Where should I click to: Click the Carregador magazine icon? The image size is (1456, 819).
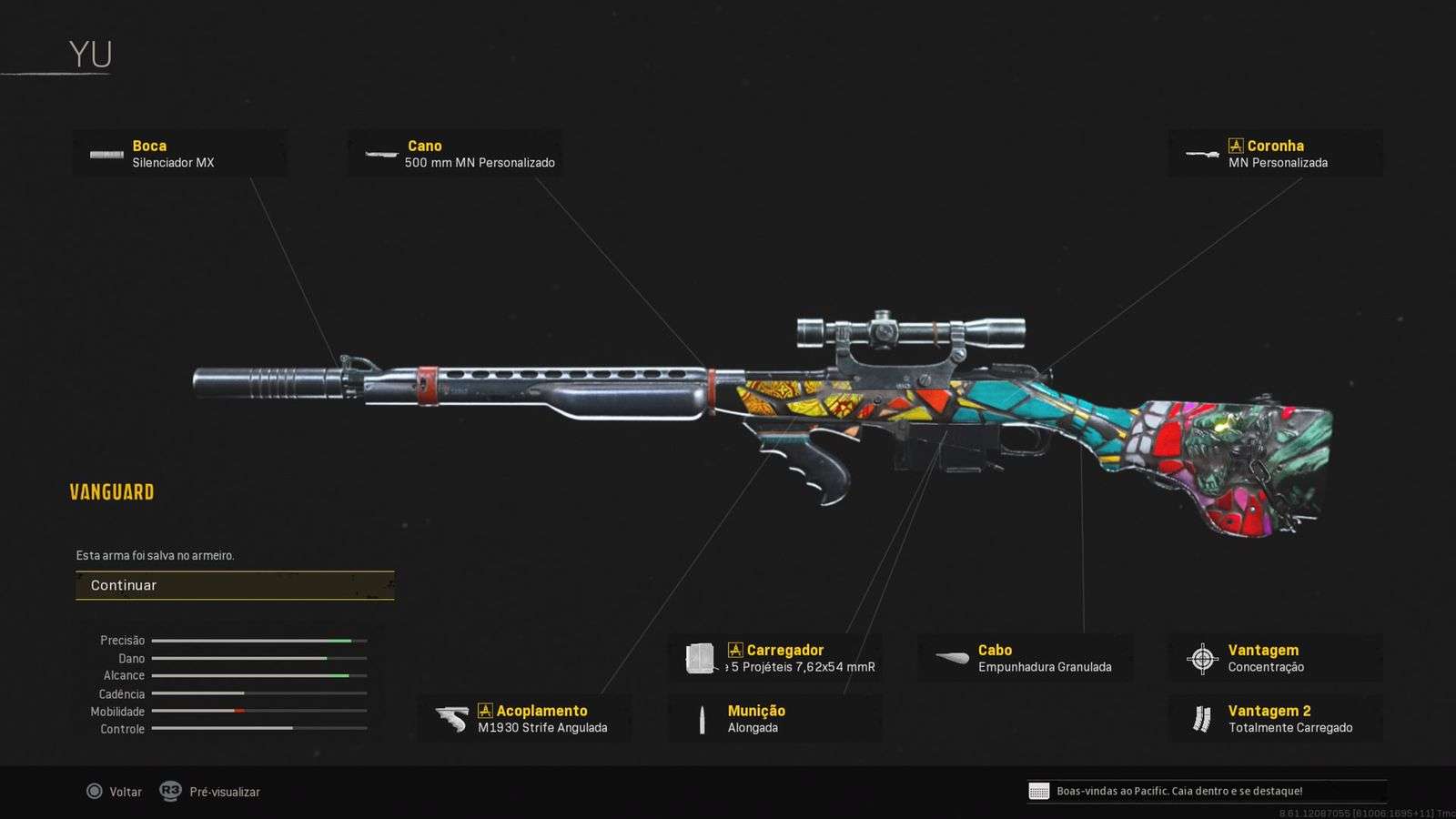[x=699, y=657]
